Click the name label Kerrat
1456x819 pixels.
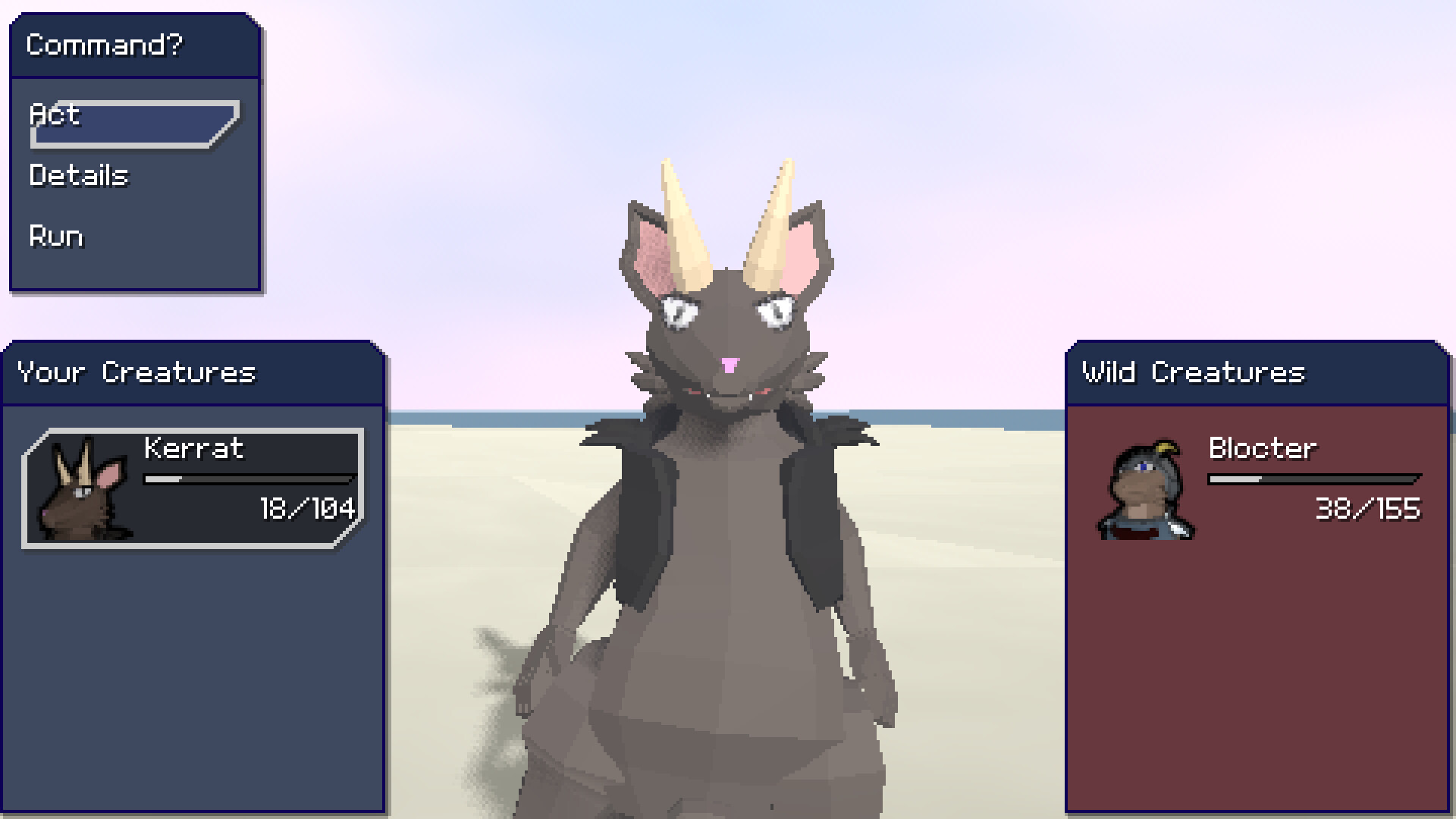pyautogui.click(x=193, y=449)
